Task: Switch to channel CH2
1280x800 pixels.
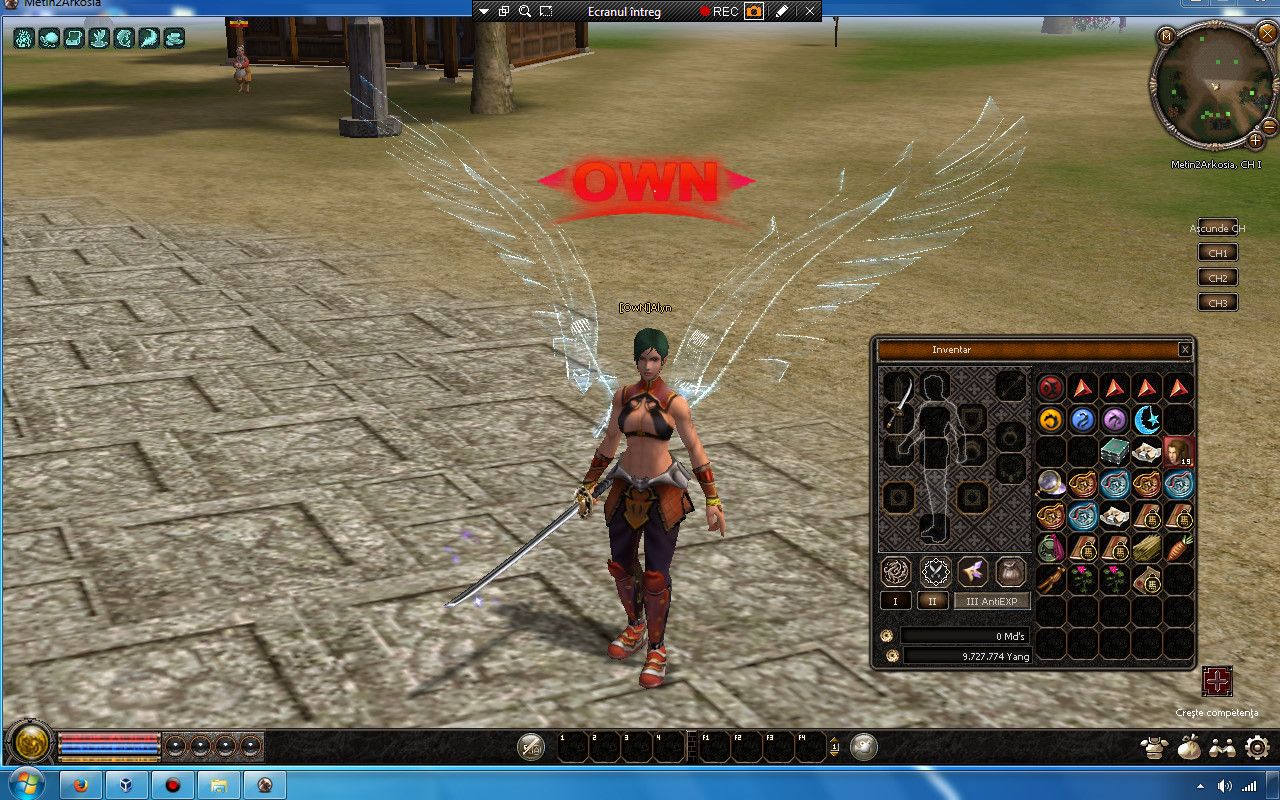Action: 1217,278
